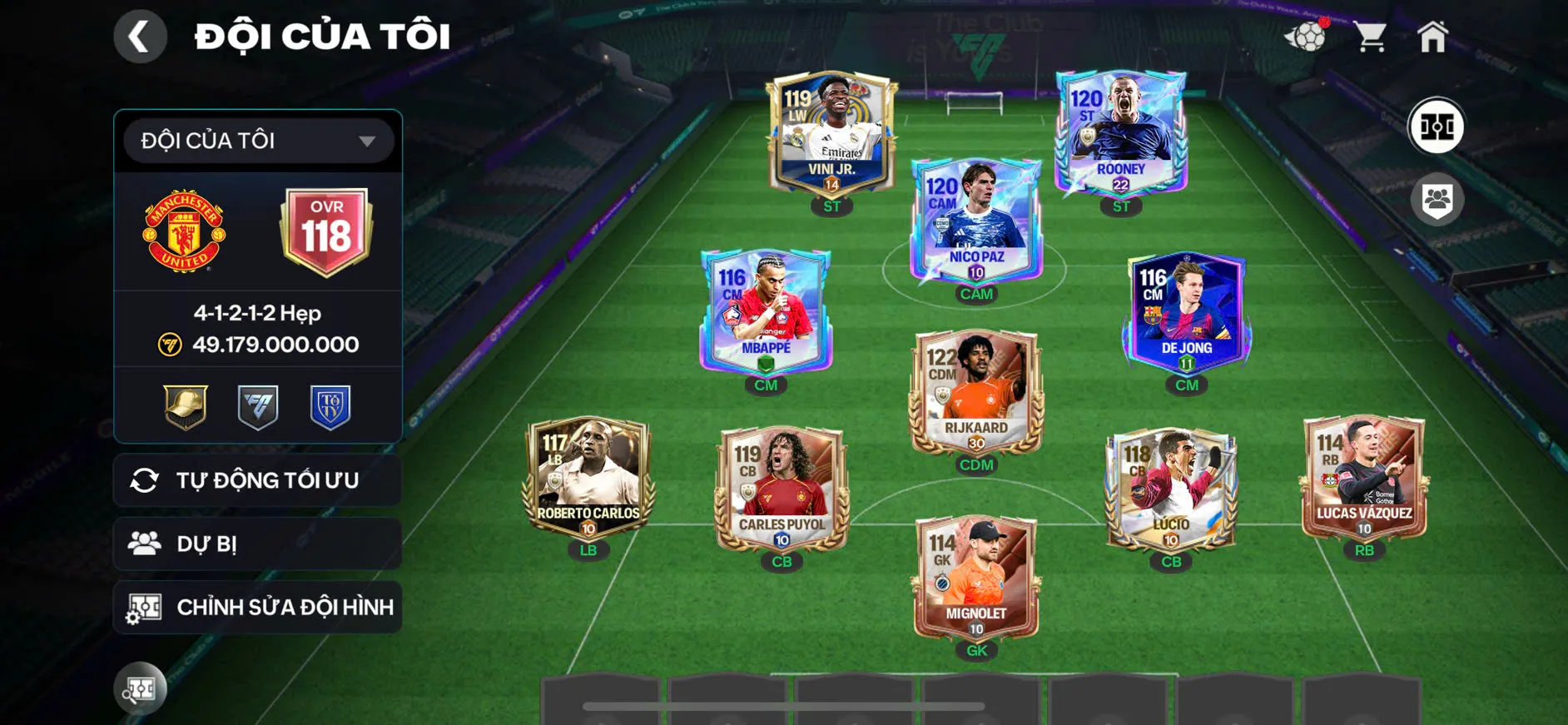Open the shopping cart store icon
Screen dimensions: 1568x725
click(1371, 35)
